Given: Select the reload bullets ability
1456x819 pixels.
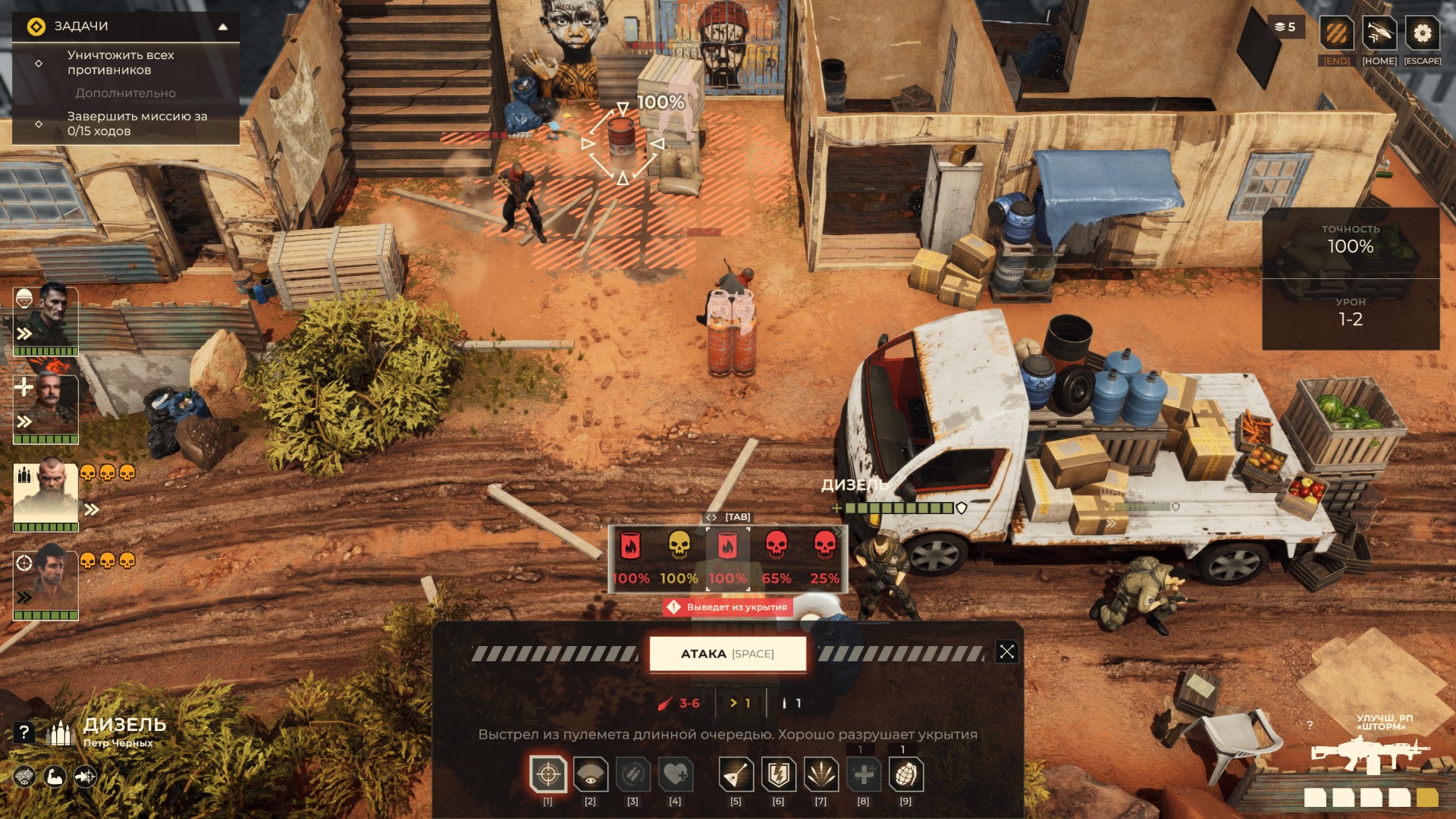Looking at the screenshot, I should coord(632,775).
